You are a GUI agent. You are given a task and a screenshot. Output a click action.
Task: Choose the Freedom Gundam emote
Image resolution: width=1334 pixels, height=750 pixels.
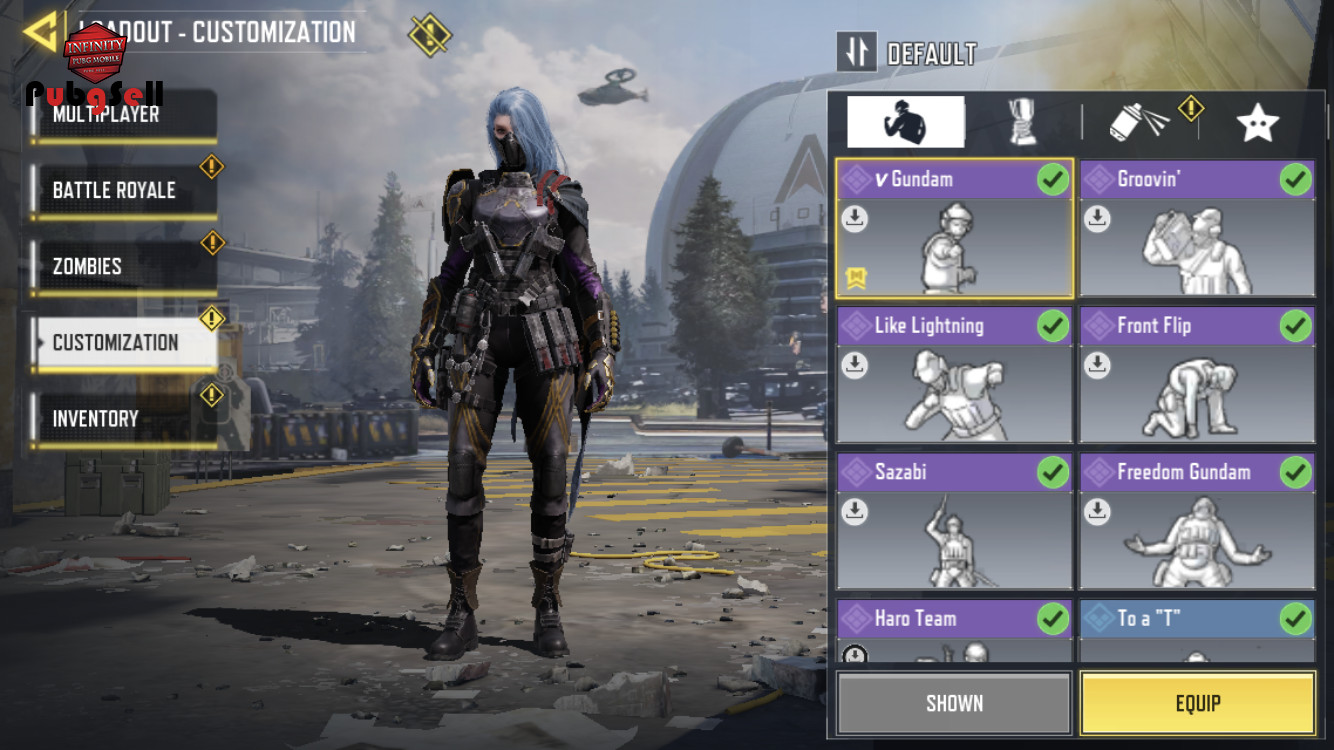click(x=1197, y=521)
